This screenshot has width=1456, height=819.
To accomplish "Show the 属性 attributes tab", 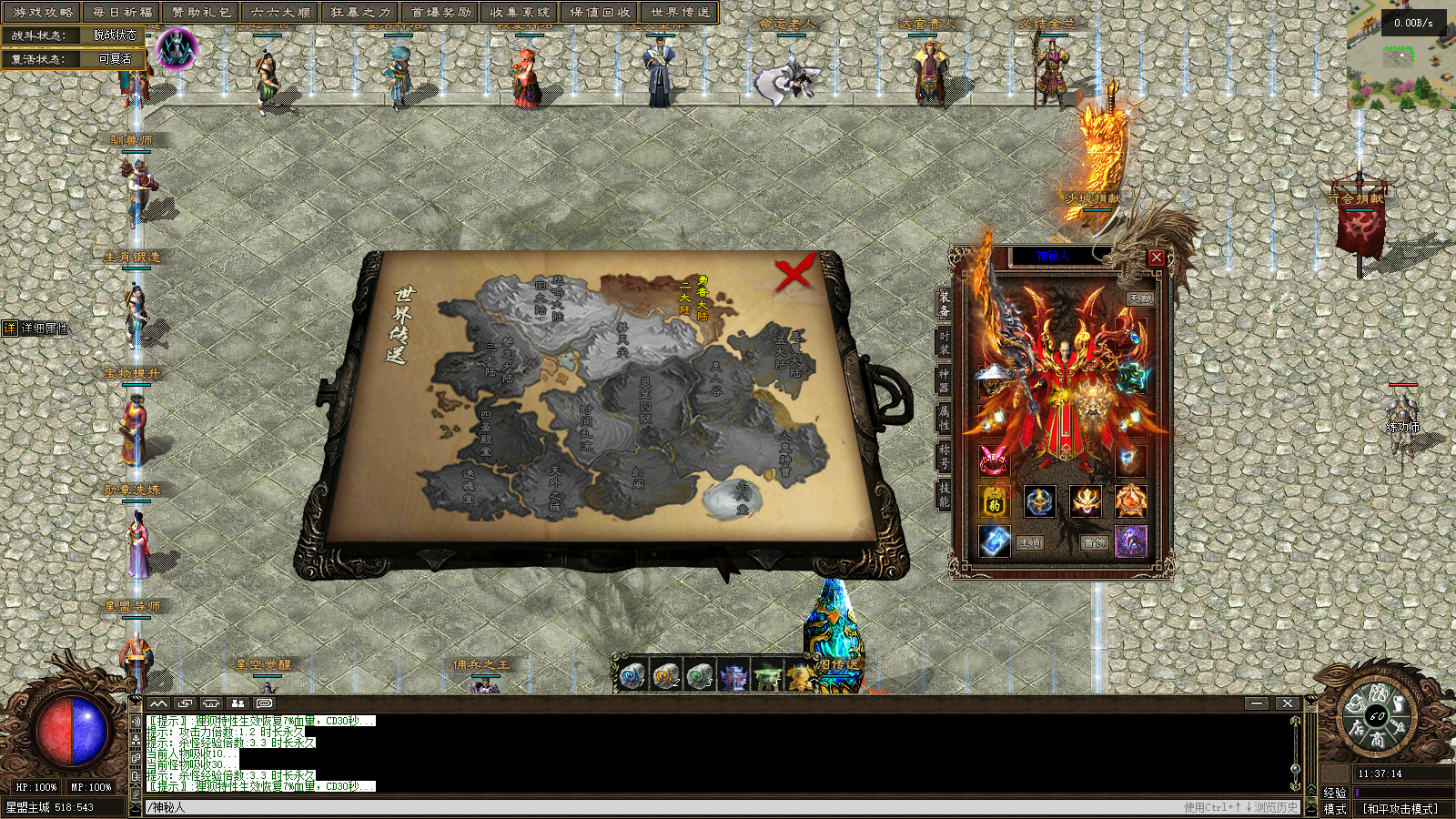I will (944, 418).
